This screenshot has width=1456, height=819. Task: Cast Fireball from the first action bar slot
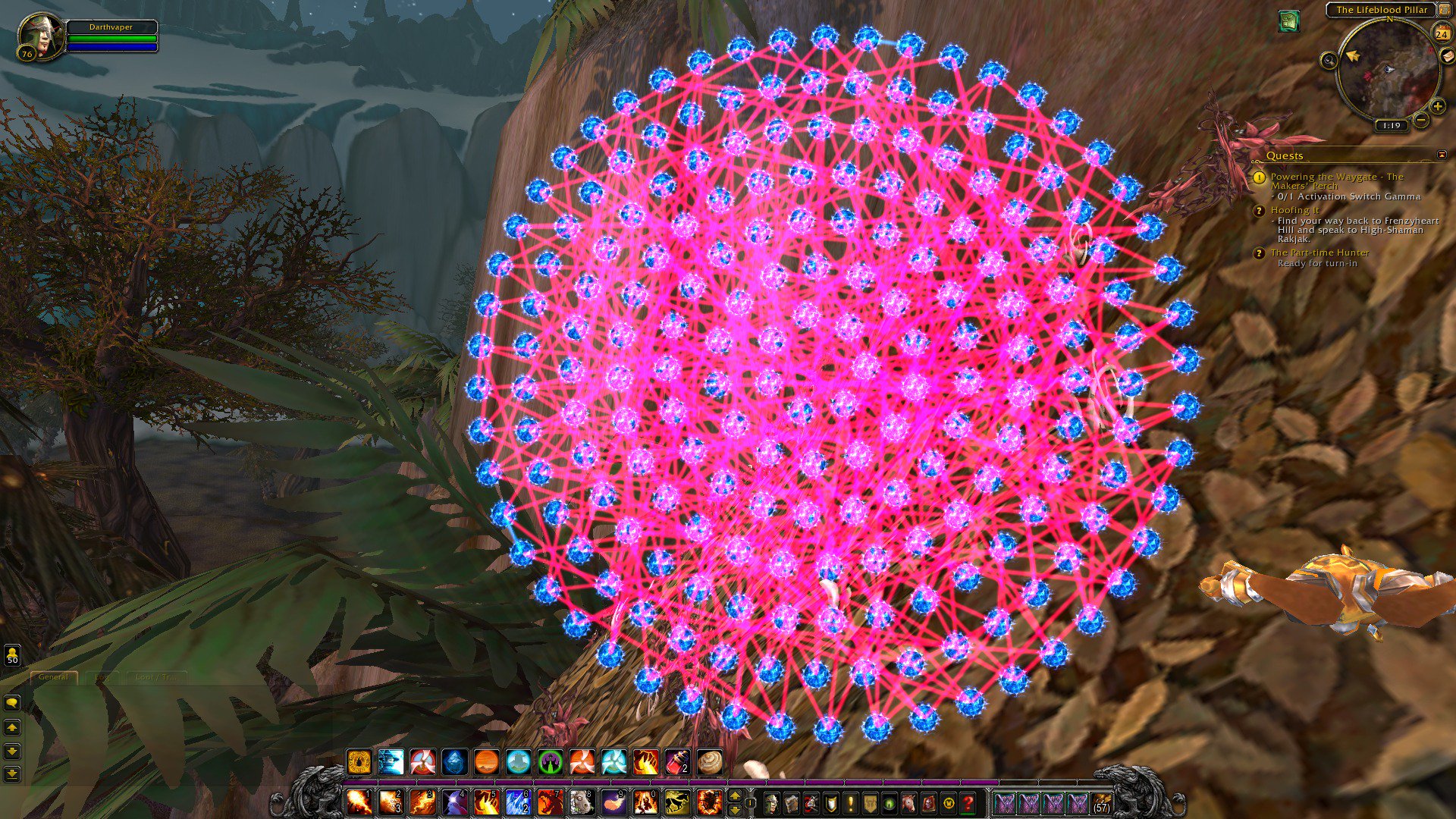357,802
